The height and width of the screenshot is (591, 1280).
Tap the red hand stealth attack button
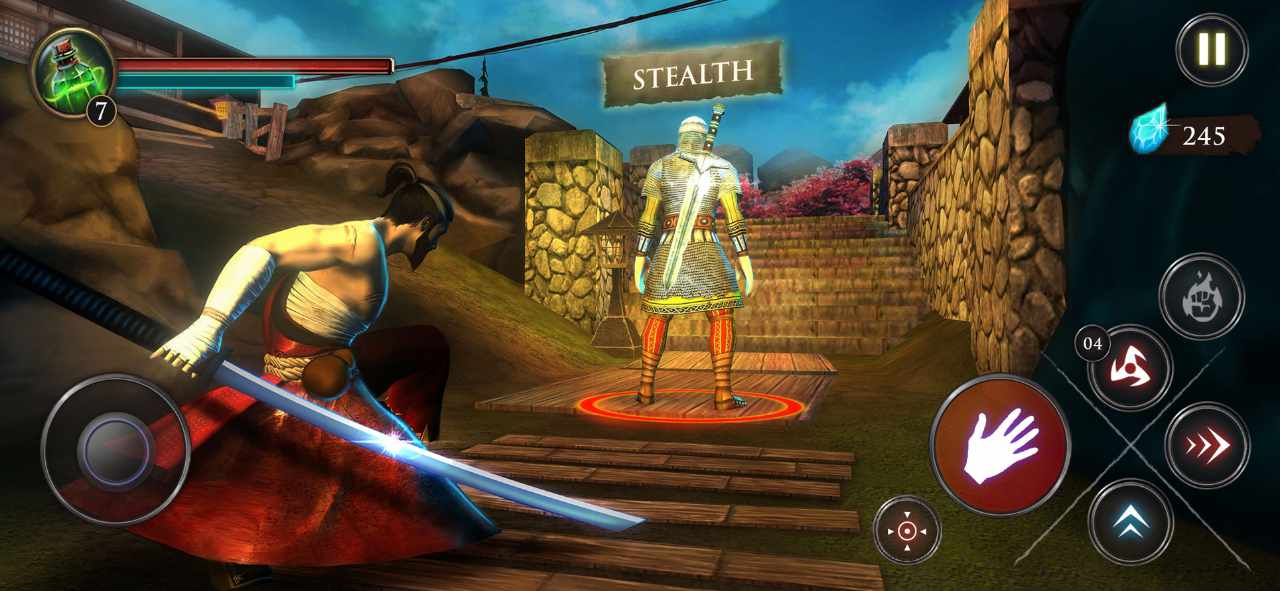(x=999, y=444)
